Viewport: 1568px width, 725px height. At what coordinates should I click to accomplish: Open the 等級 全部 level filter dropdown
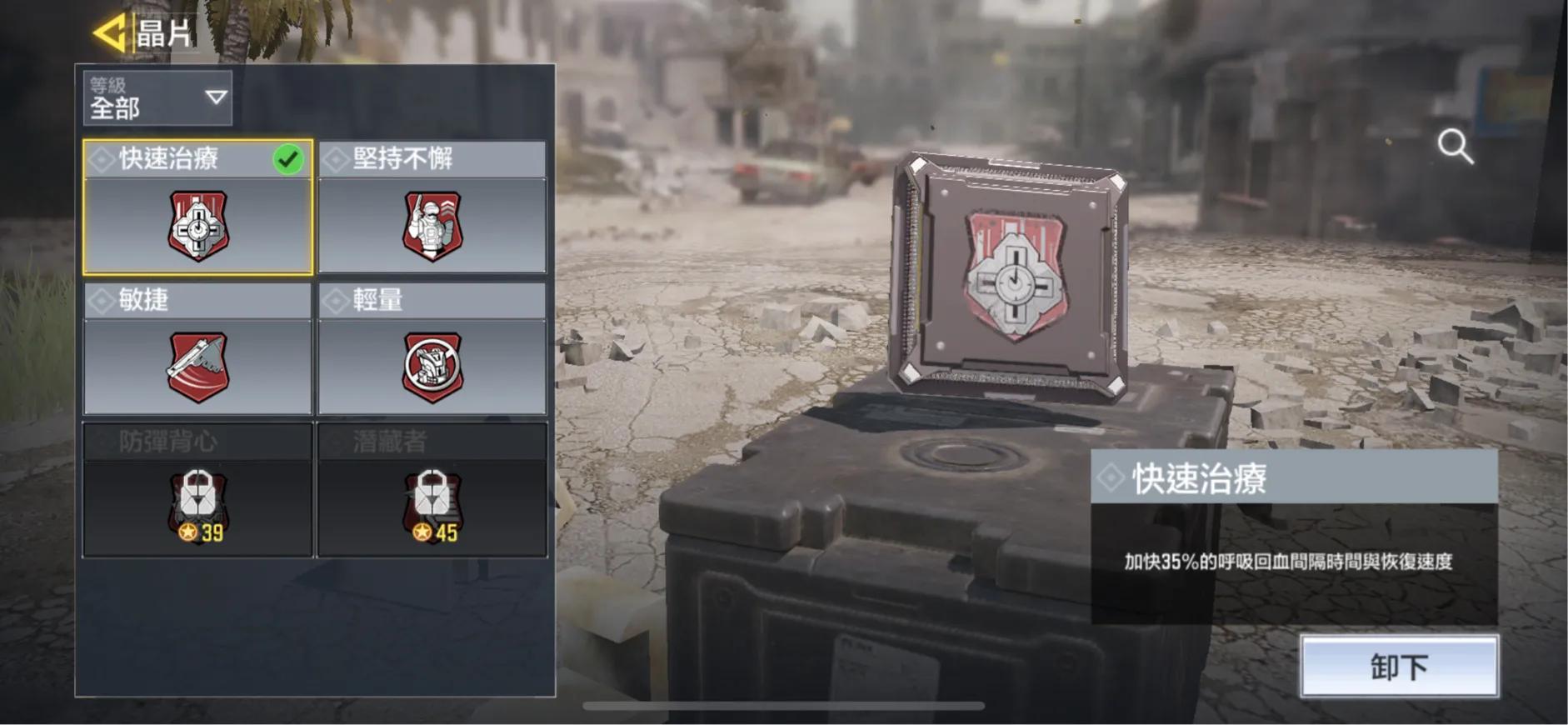tap(157, 98)
